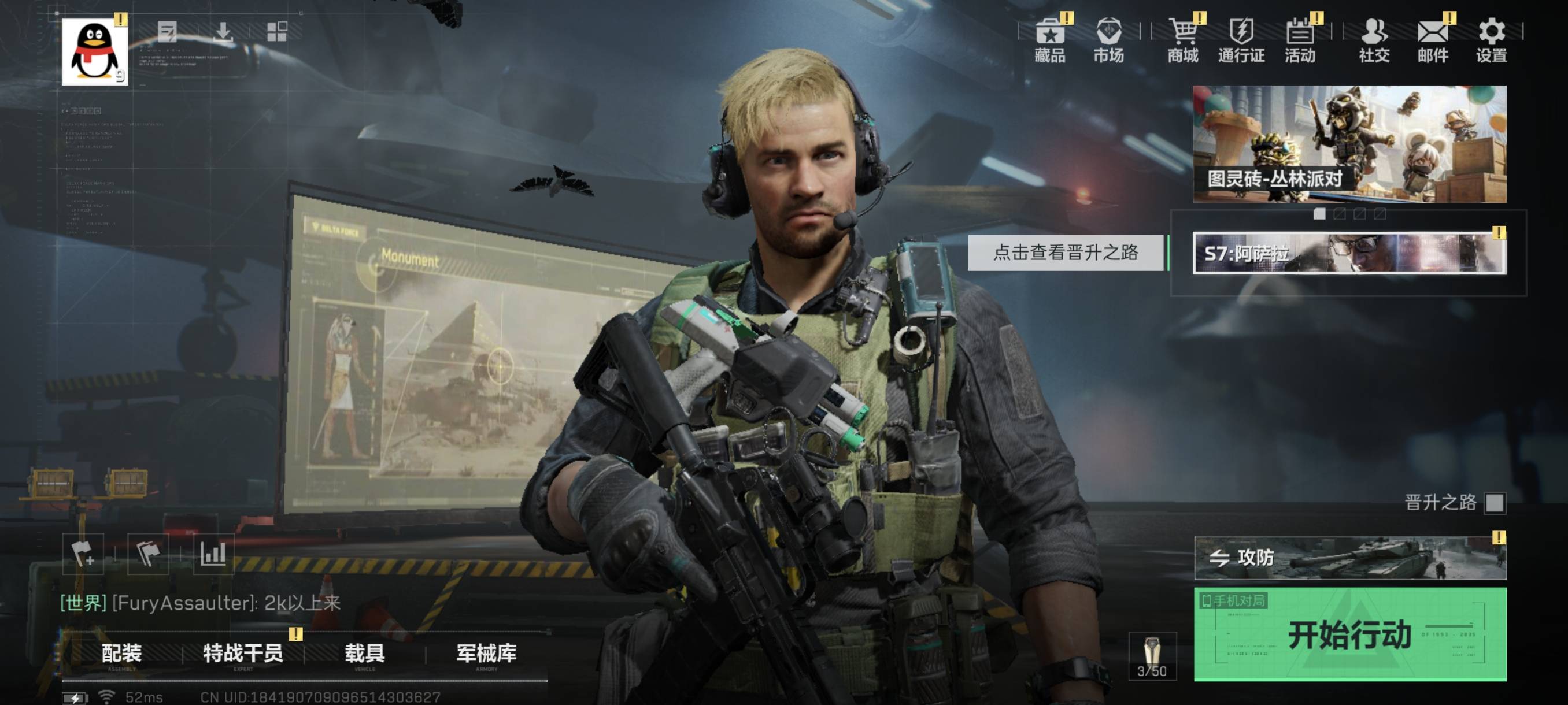
Task: Open the 活动 events page
Action: 1300,40
